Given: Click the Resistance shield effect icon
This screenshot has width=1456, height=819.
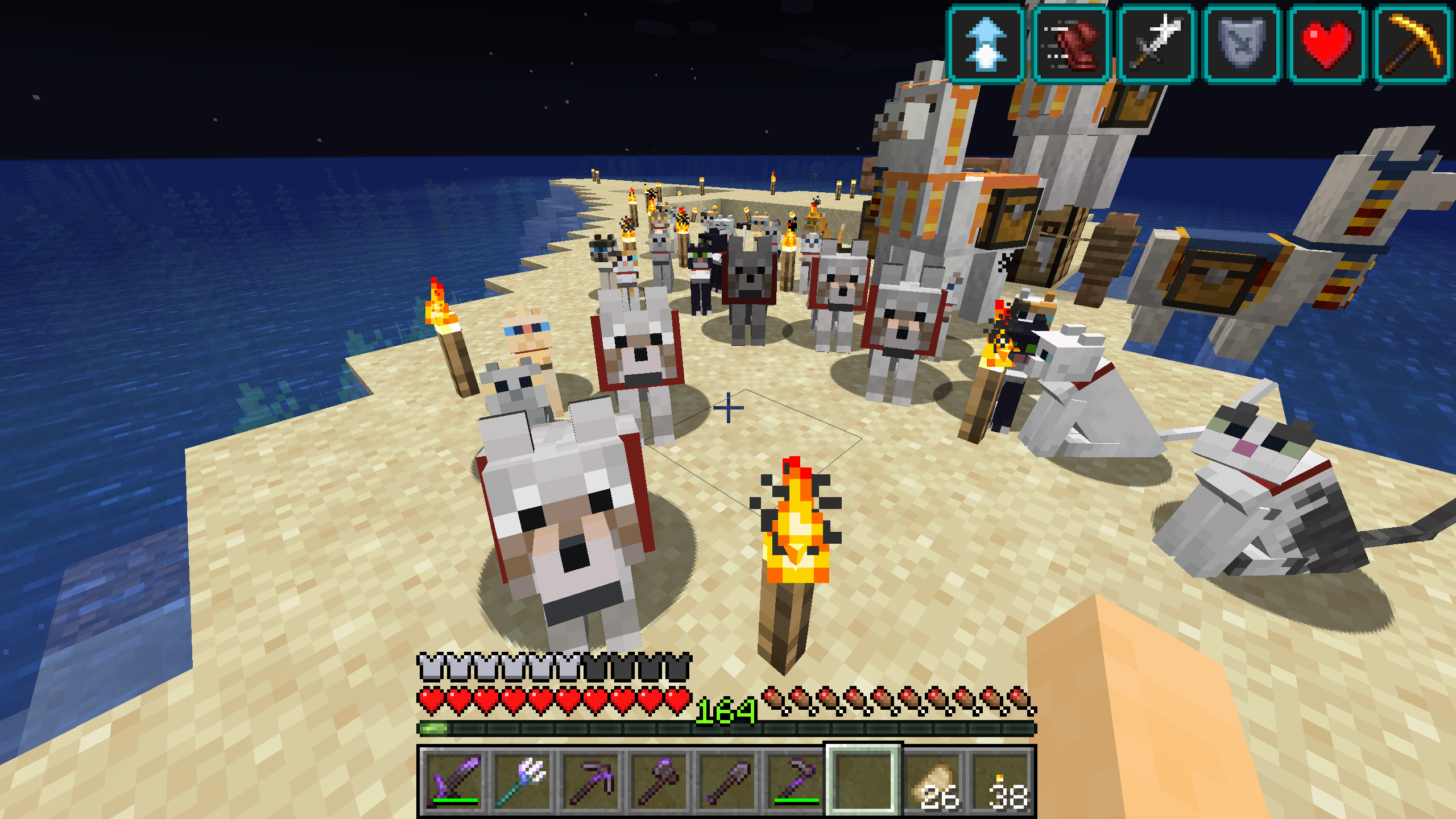Looking at the screenshot, I should click(1242, 44).
